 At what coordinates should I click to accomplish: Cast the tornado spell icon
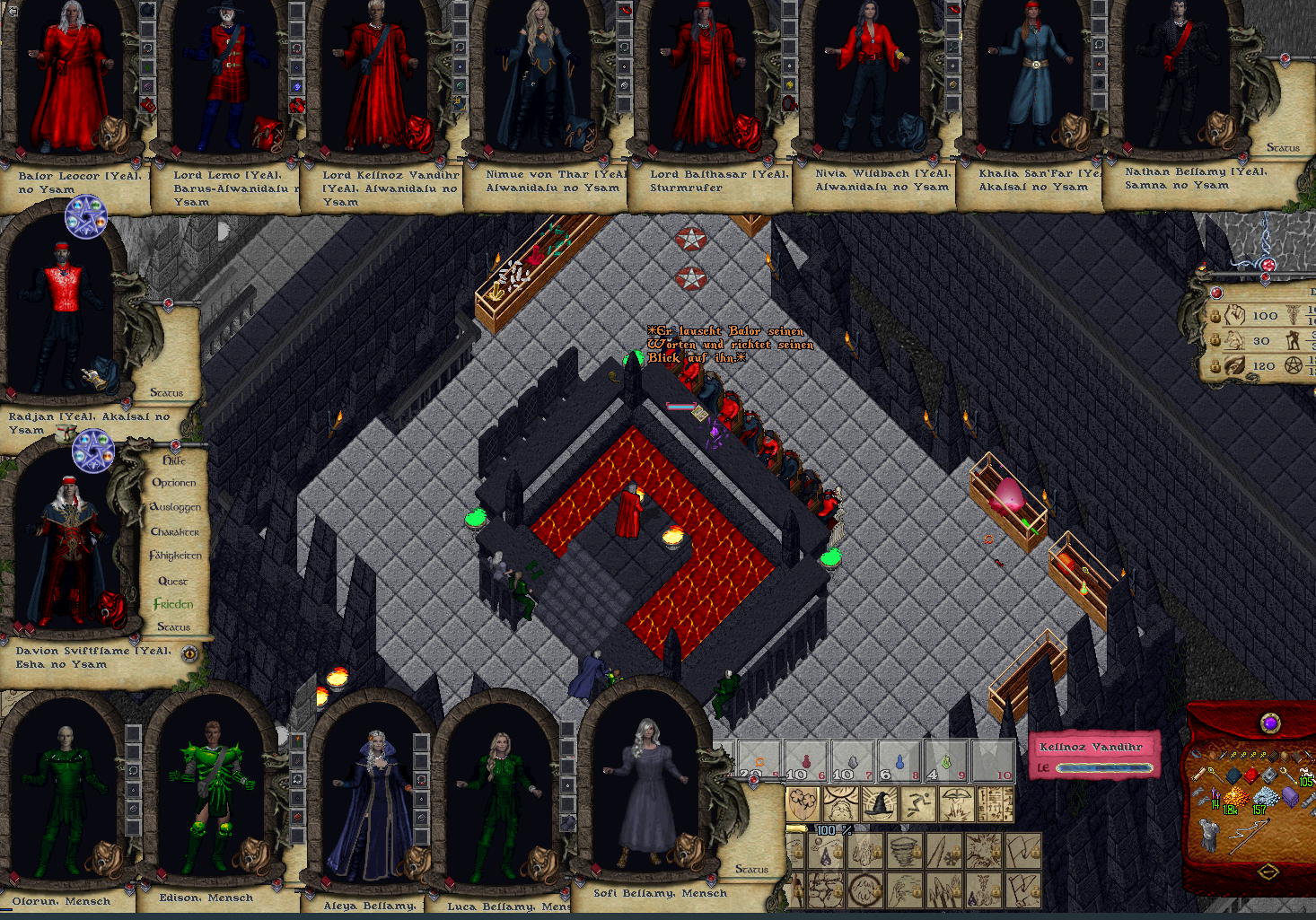pyautogui.click(x=905, y=849)
